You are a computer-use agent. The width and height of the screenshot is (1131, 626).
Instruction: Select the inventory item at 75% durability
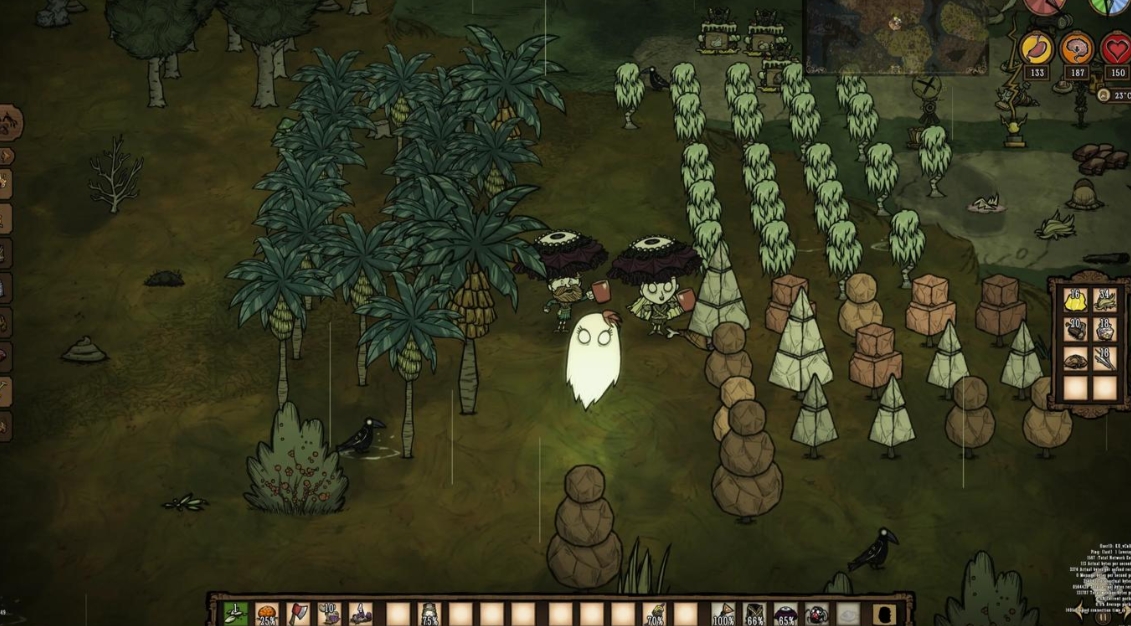tap(430, 612)
